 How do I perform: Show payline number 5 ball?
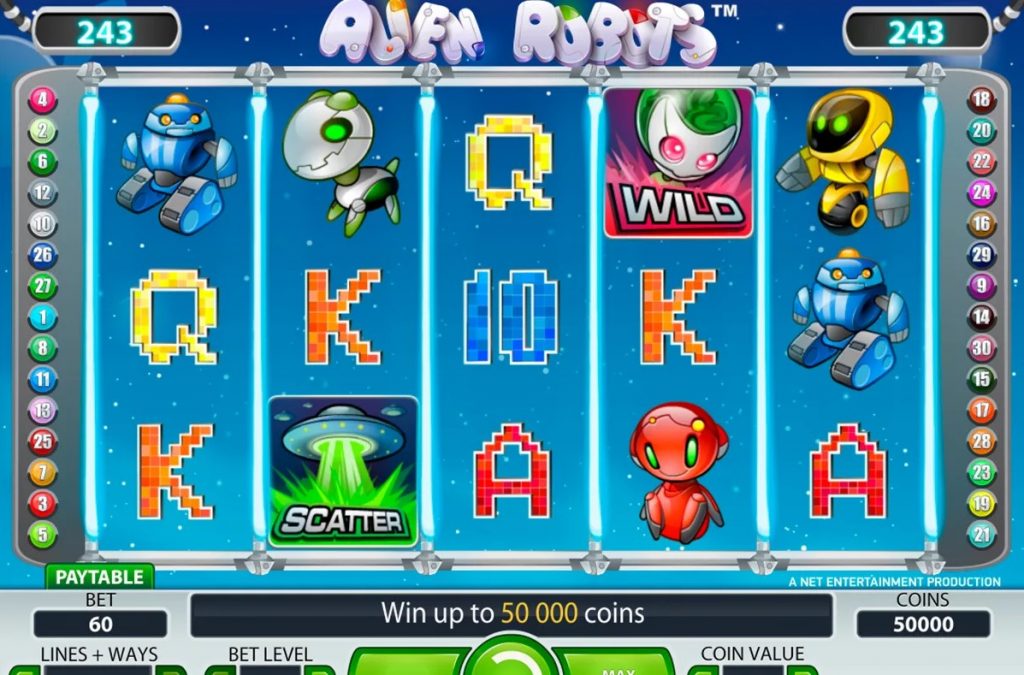(43, 534)
